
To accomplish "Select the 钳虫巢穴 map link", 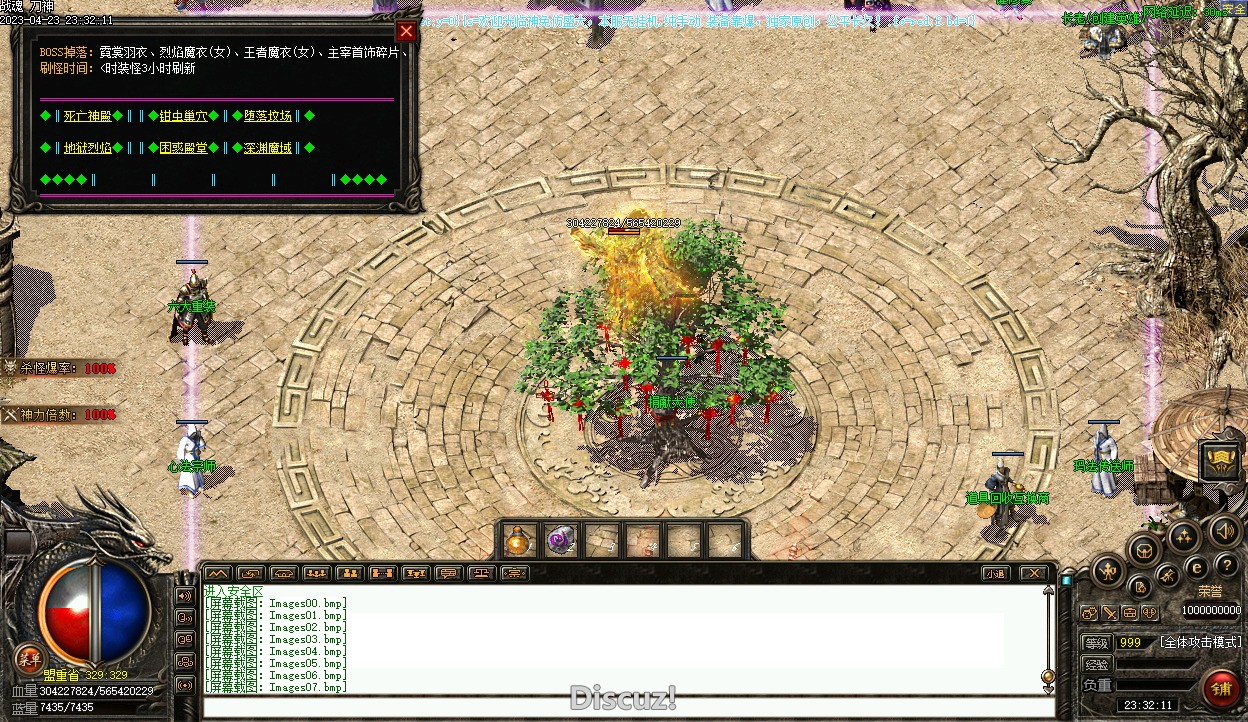I will [183, 116].
